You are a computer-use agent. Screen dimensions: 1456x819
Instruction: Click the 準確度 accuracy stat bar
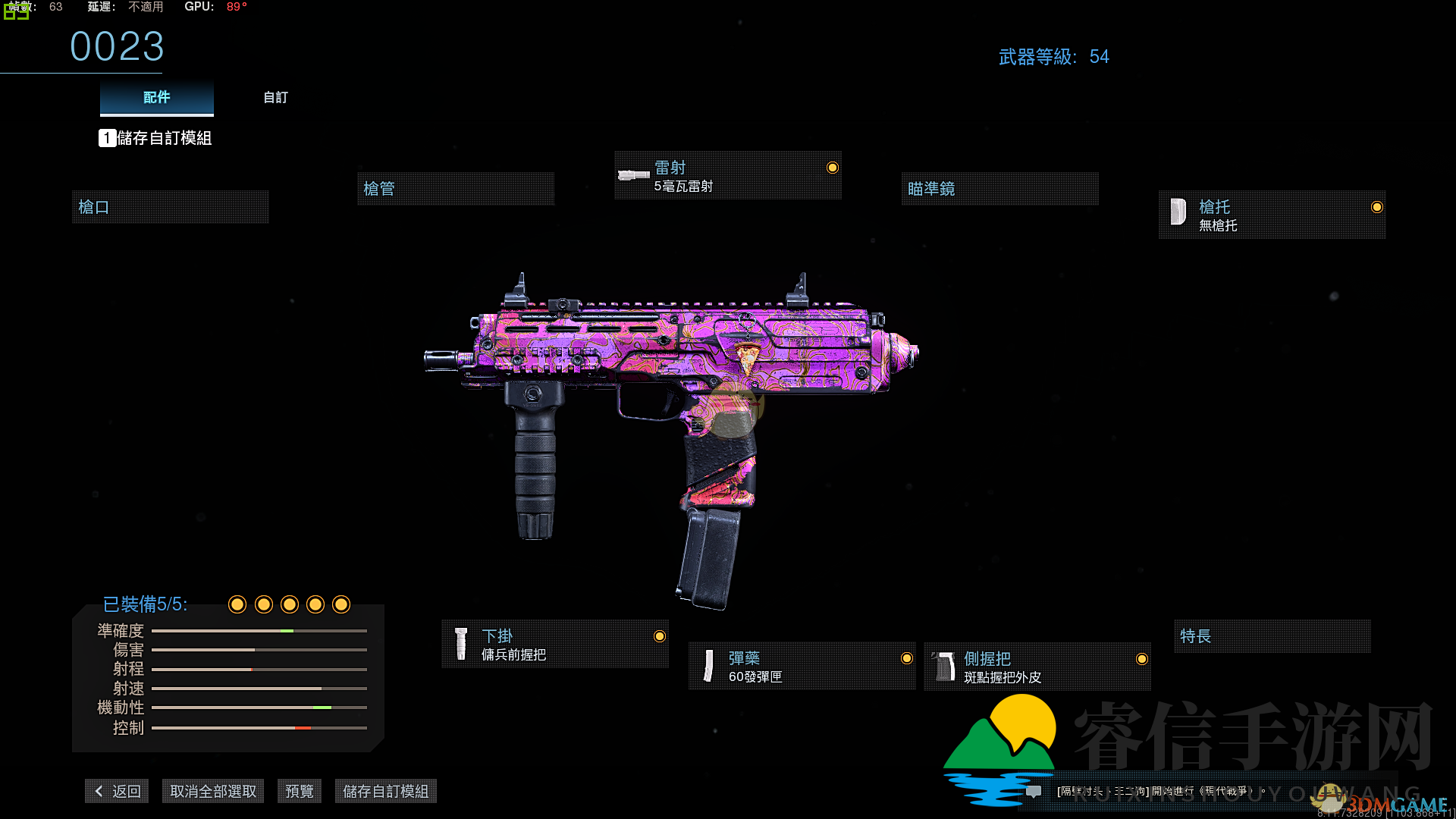(x=259, y=630)
